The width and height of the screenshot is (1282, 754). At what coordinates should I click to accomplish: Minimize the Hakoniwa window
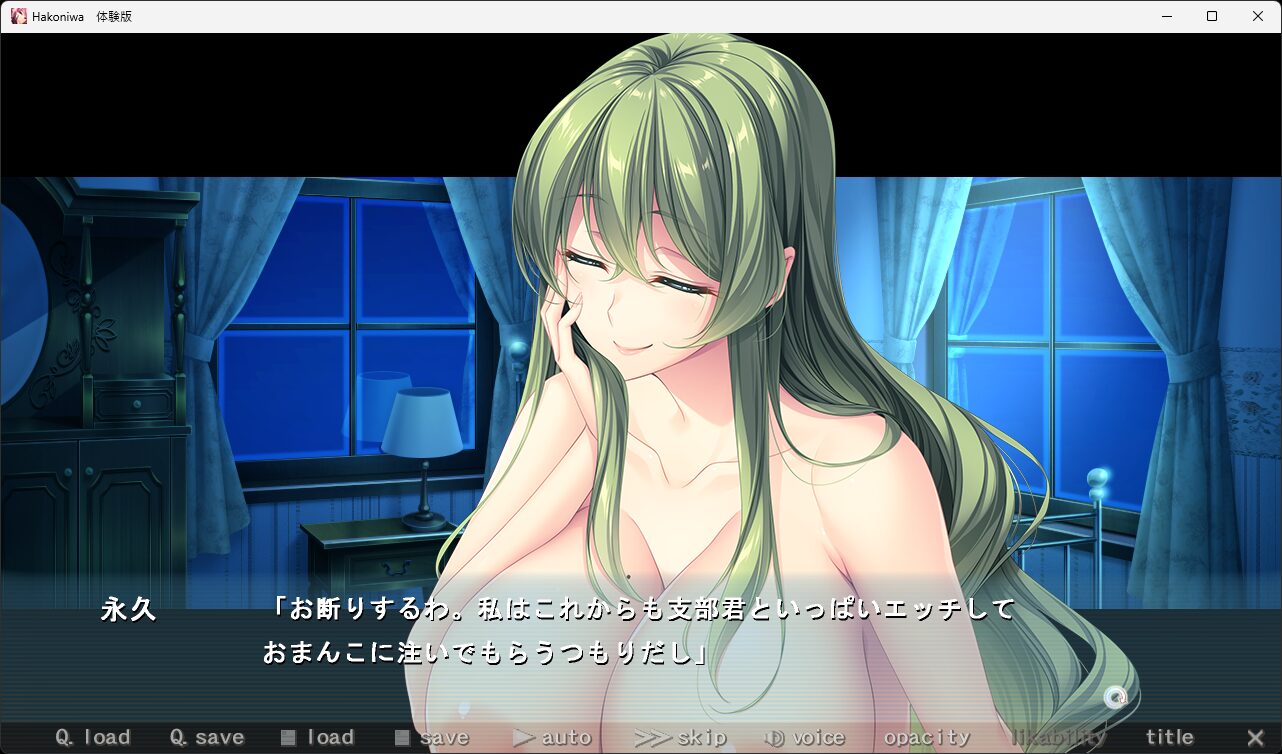click(x=1166, y=16)
